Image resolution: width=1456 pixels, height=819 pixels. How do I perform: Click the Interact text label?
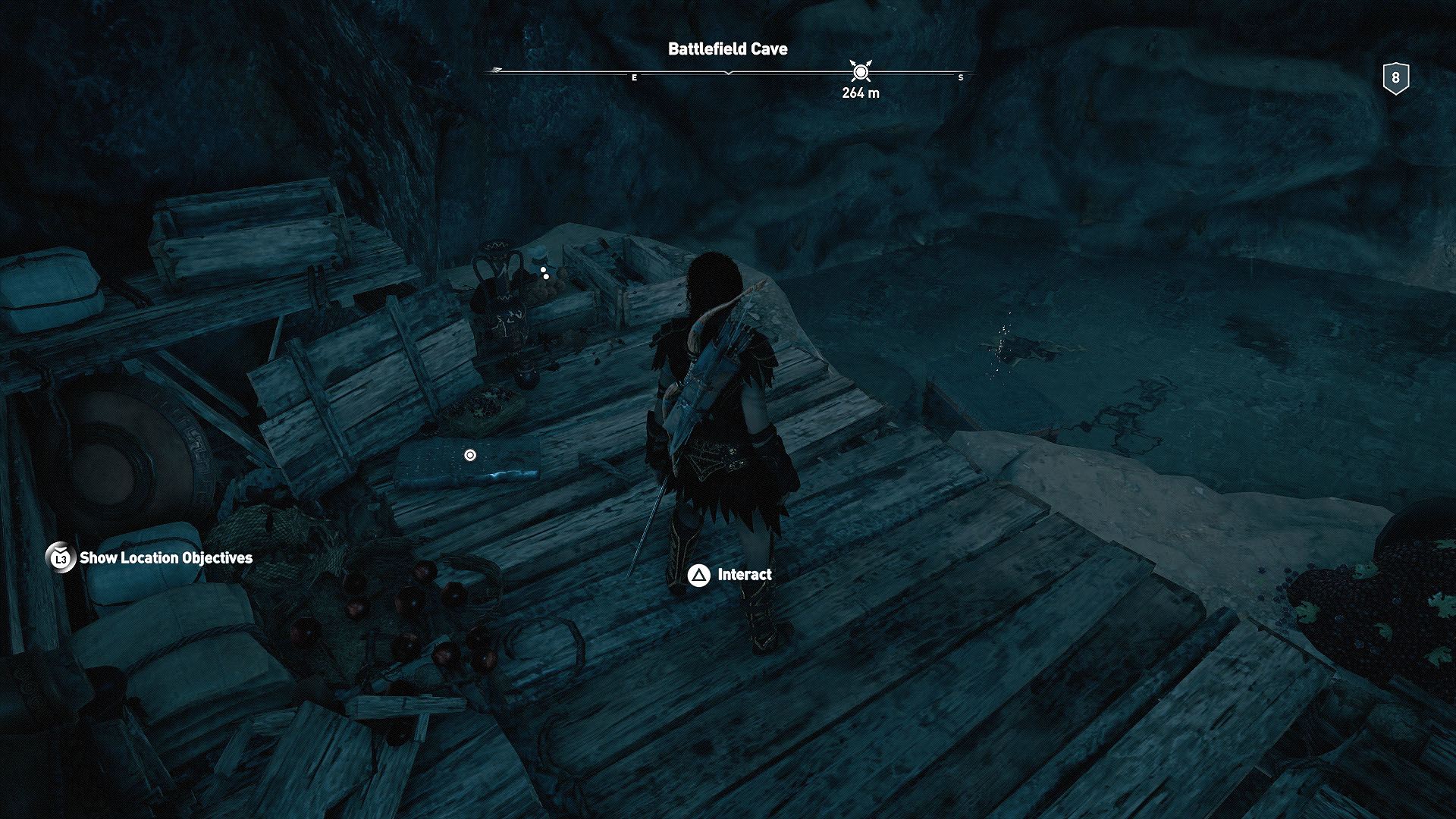click(745, 574)
